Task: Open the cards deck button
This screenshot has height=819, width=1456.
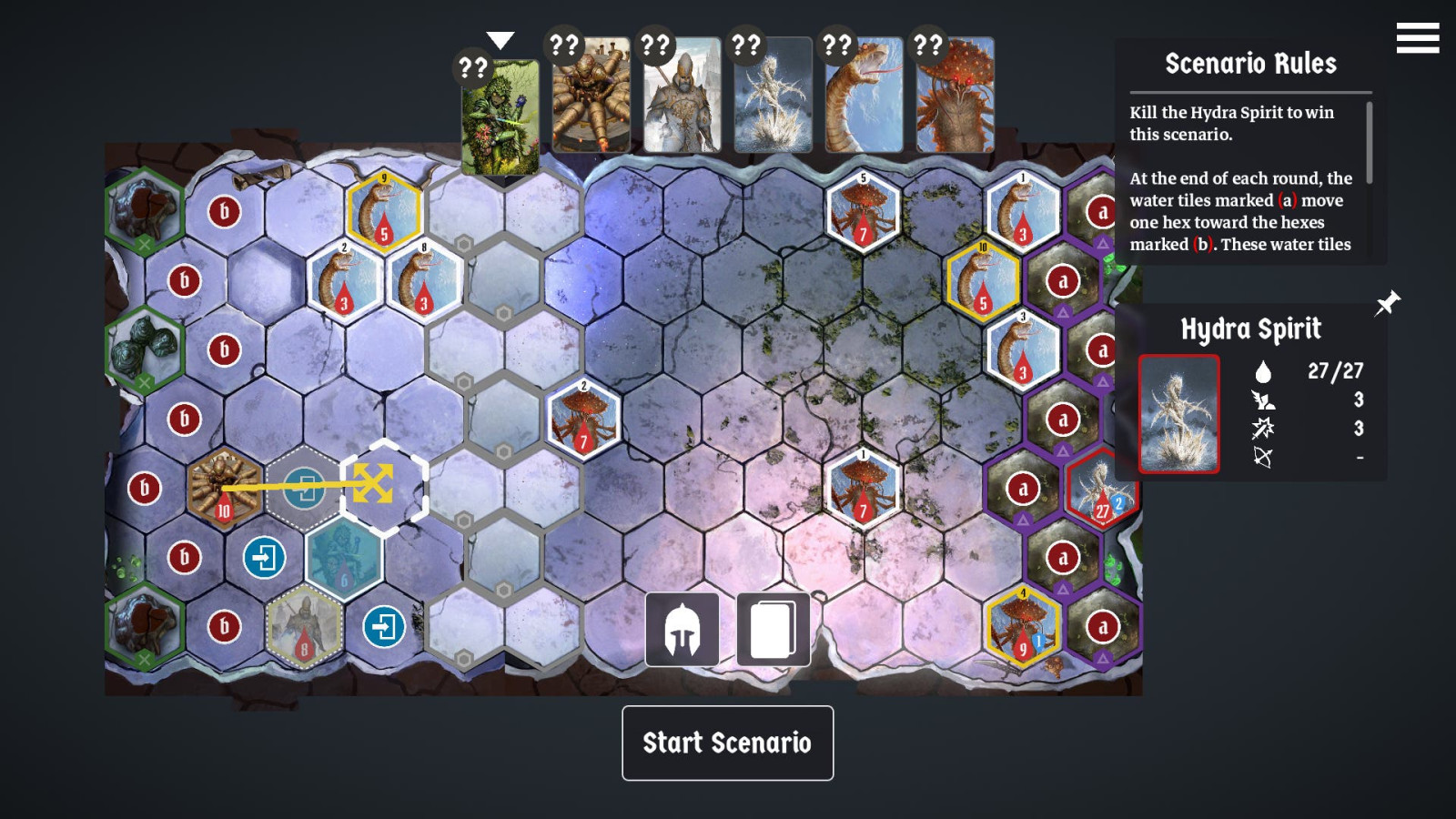Action: pyautogui.click(x=773, y=629)
